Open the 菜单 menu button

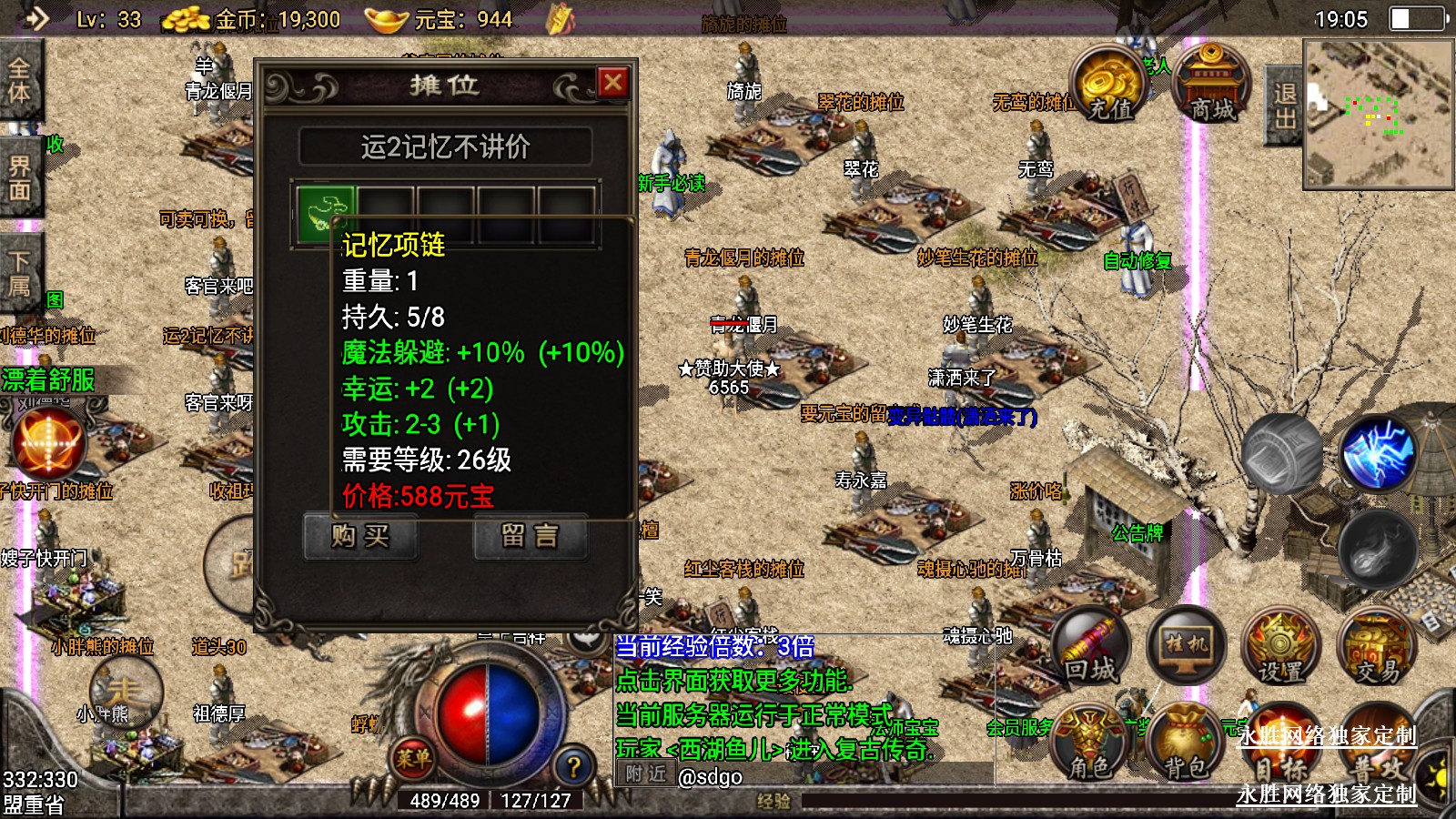[x=412, y=757]
